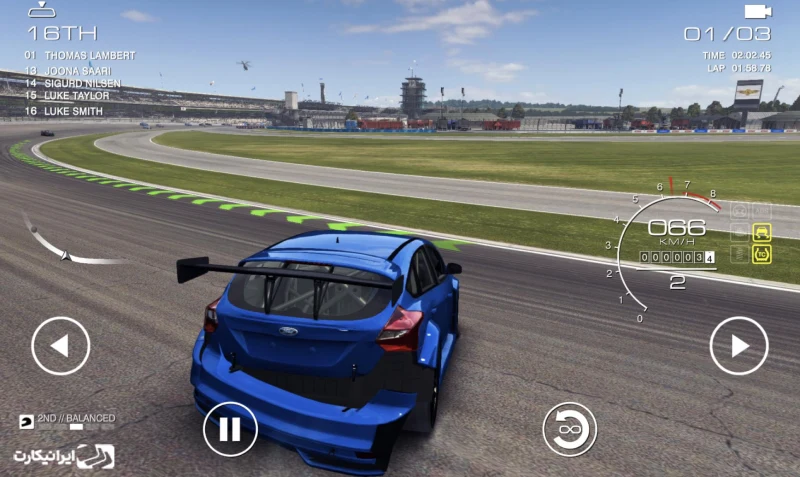Tap the steer right arrow button

coord(739,346)
